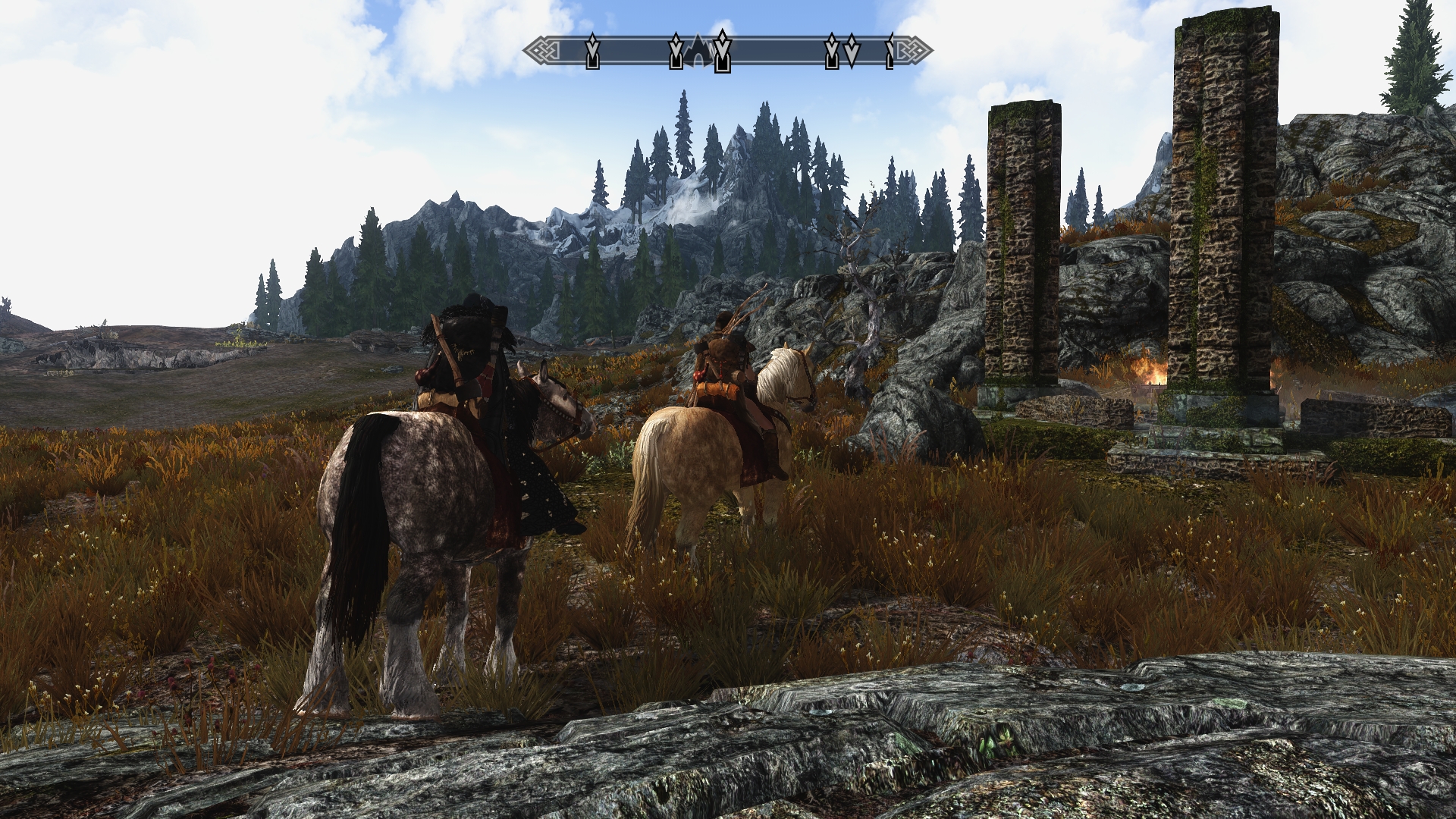Click the cave location marker on the compass
1456x819 pixels.
(x=698, y=52)
